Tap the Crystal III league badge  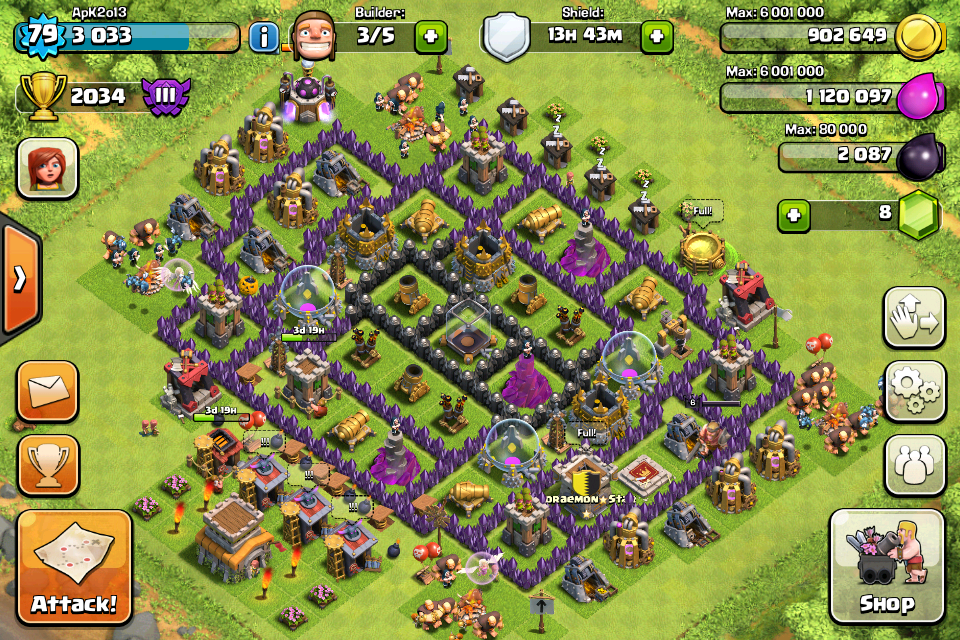[x=163, y=96]
